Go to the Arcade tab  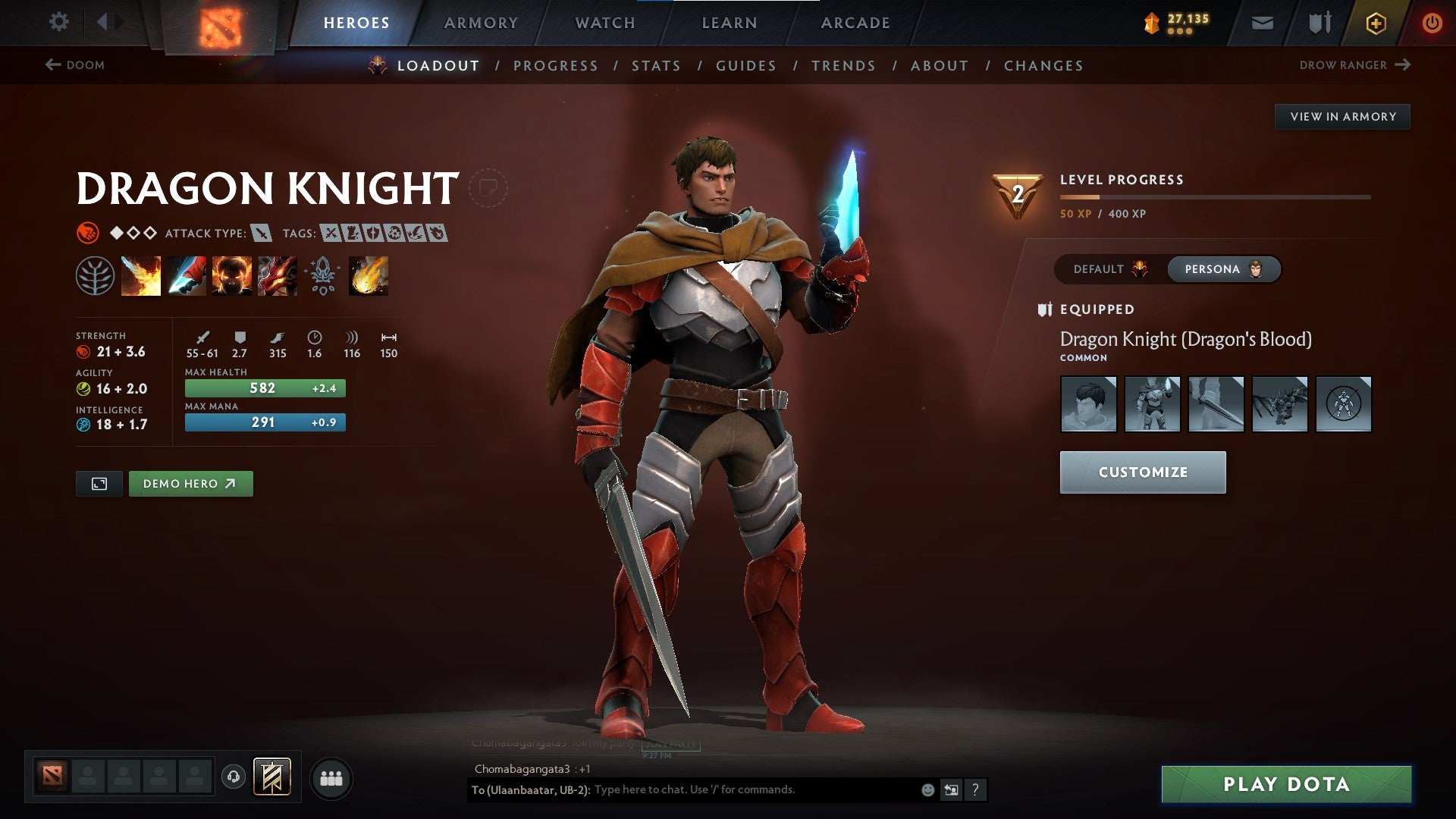(x=855, y=23)
